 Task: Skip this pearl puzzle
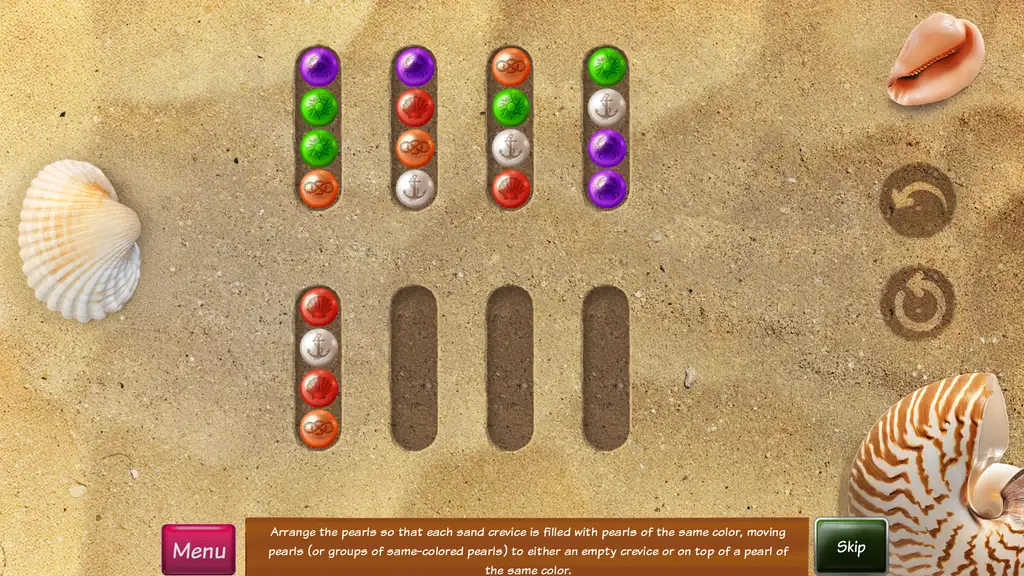tap(851, 546)
